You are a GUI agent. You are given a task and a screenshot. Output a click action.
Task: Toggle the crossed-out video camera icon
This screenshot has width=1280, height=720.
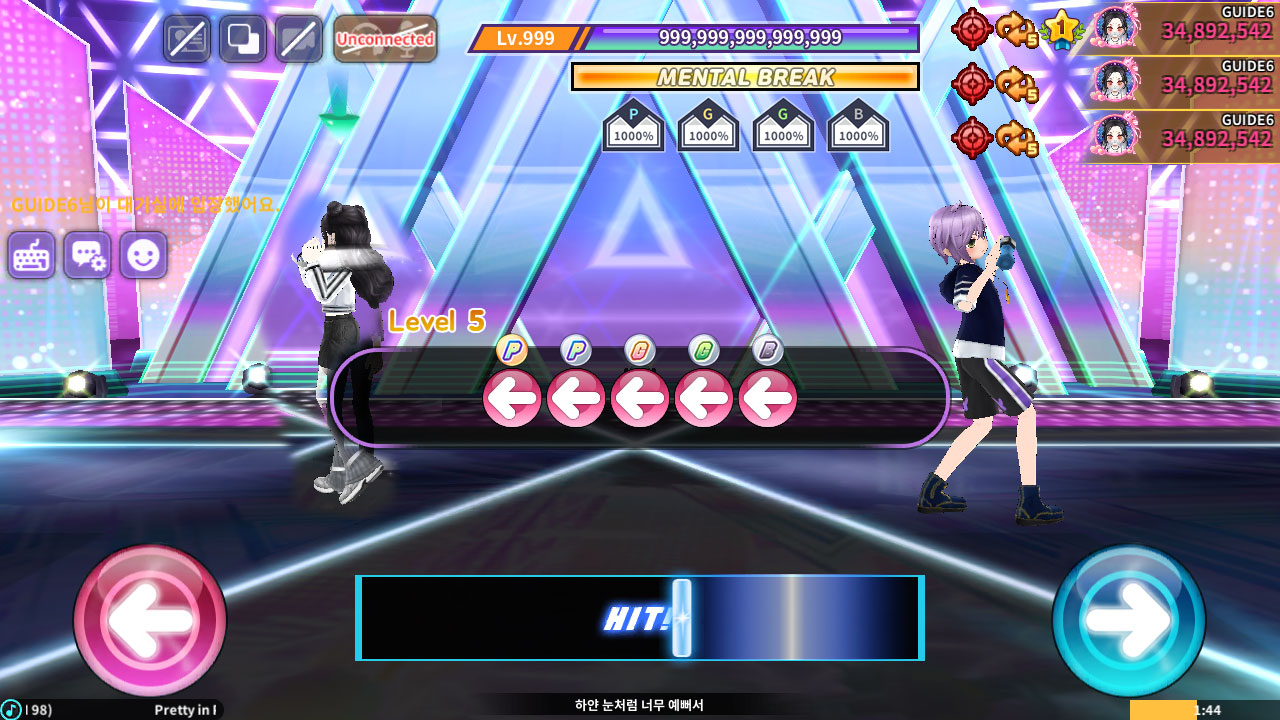[298, 39]
